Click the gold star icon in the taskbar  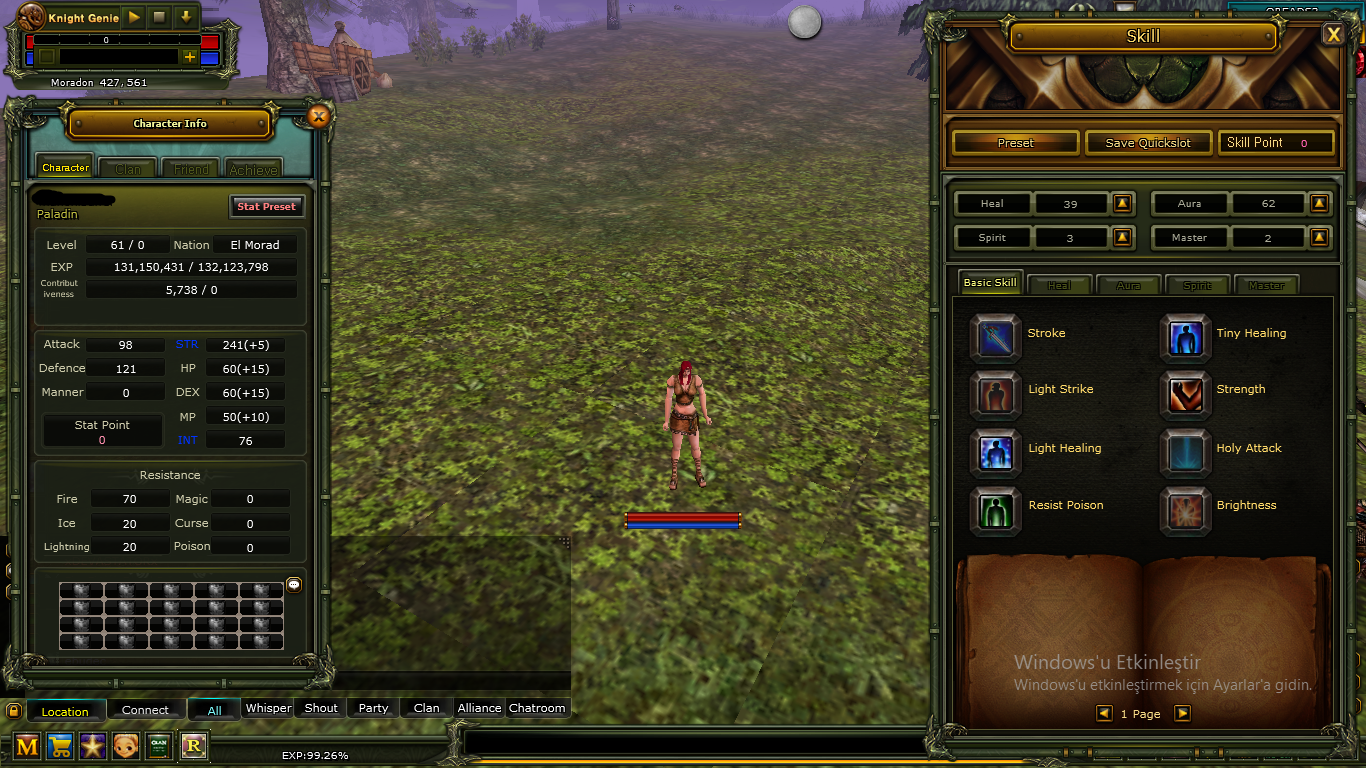pyautogui.click(x=93, y=746)
